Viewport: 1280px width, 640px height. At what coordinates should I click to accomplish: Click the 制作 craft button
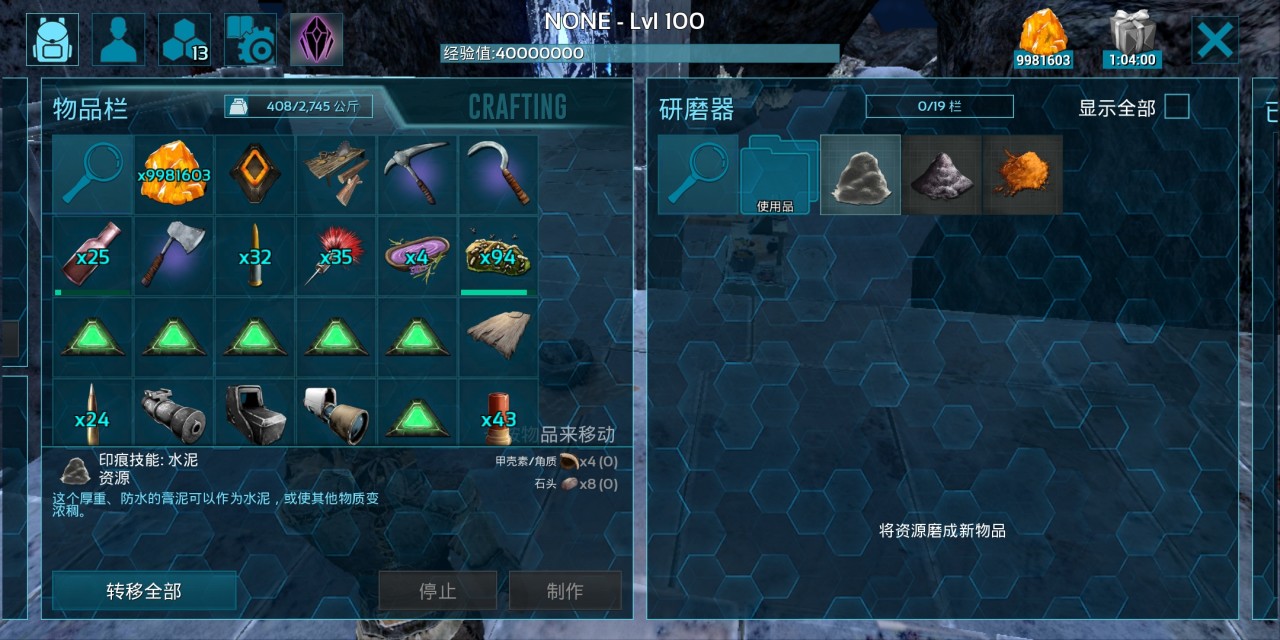pos(565,591)
